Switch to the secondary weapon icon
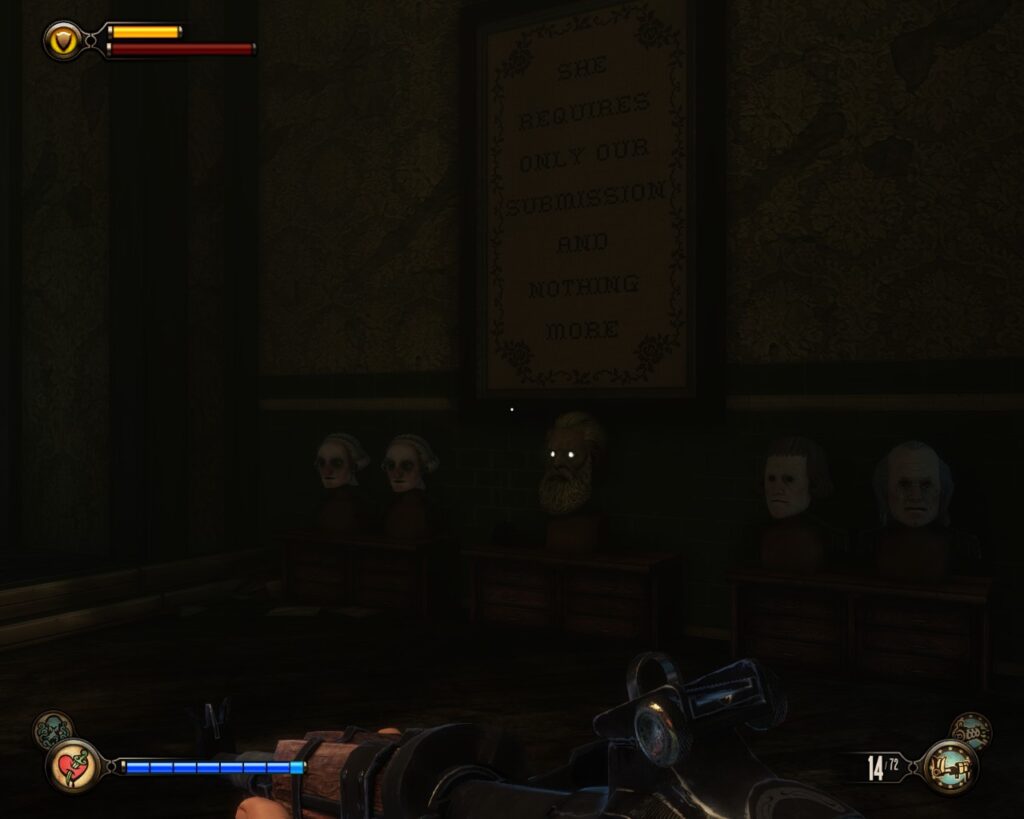Screen dimensions: 1024x819 [970, 731]
